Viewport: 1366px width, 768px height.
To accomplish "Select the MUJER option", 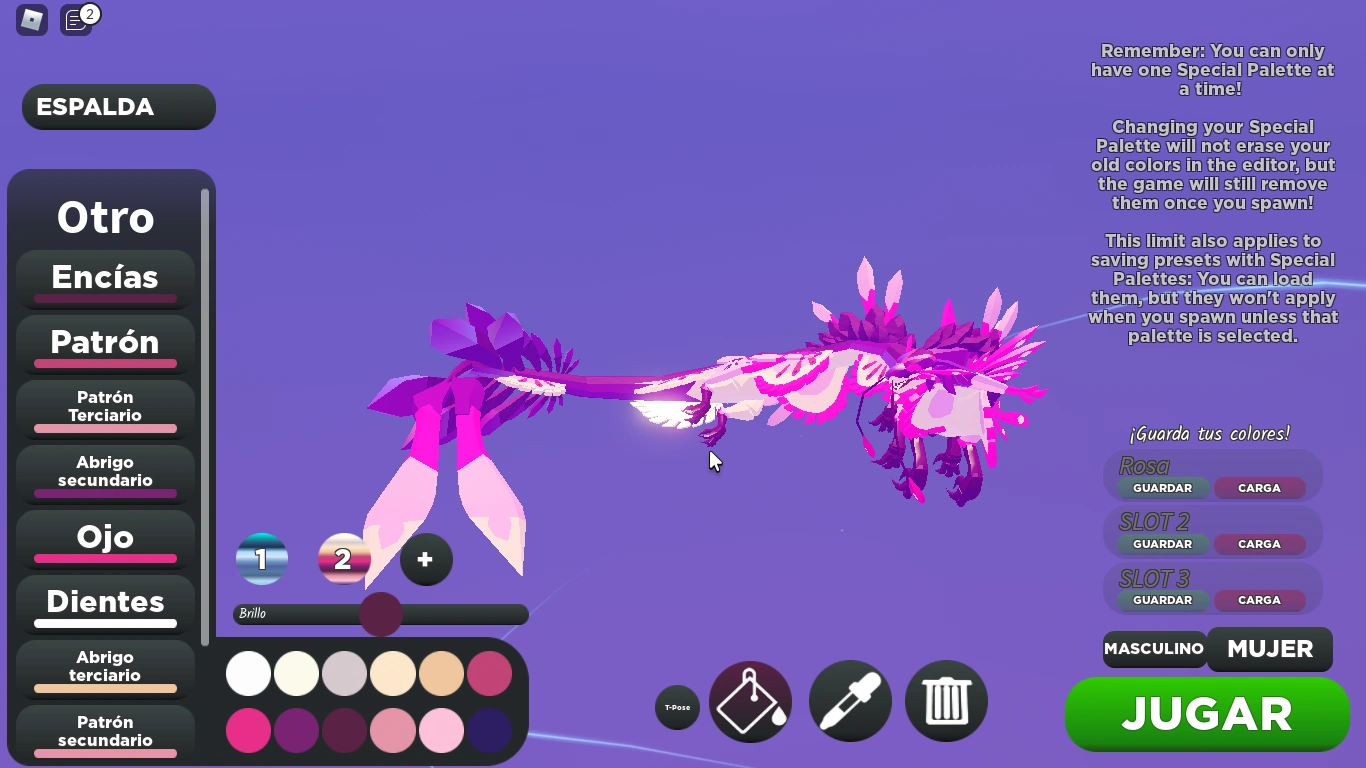I will (x=1269, y=648).
